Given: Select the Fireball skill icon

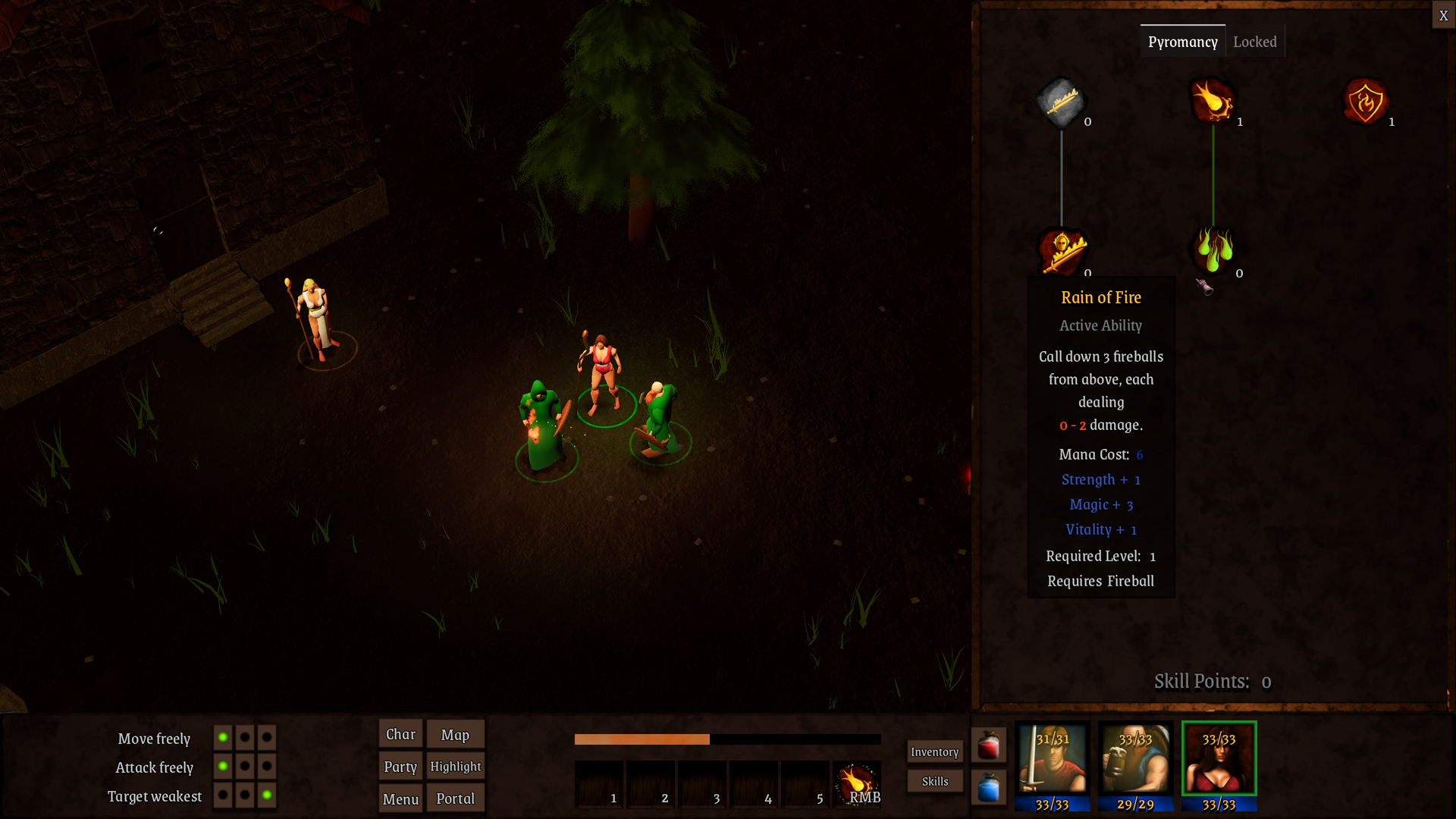Looking at the screenshot, I should point(1213,101).
